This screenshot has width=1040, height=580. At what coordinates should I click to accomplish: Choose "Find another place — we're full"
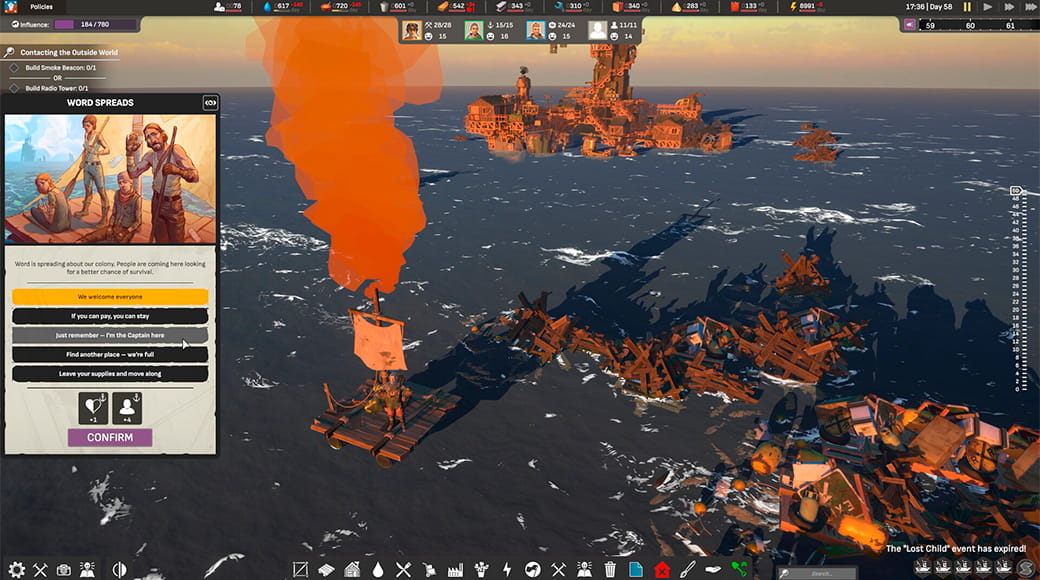110,354
